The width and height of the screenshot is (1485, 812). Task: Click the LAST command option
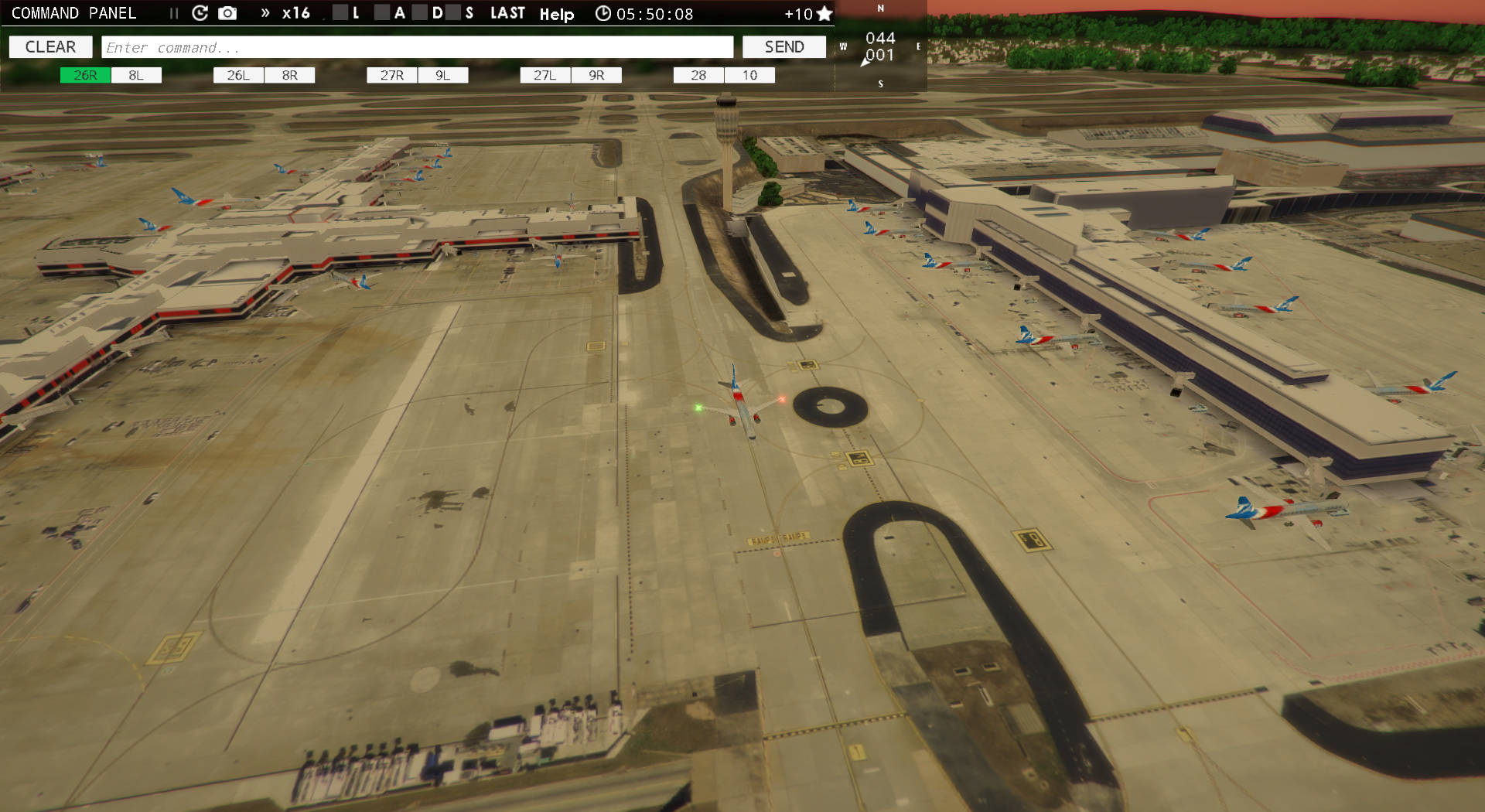pyautogui.click(x=507, y=12)
